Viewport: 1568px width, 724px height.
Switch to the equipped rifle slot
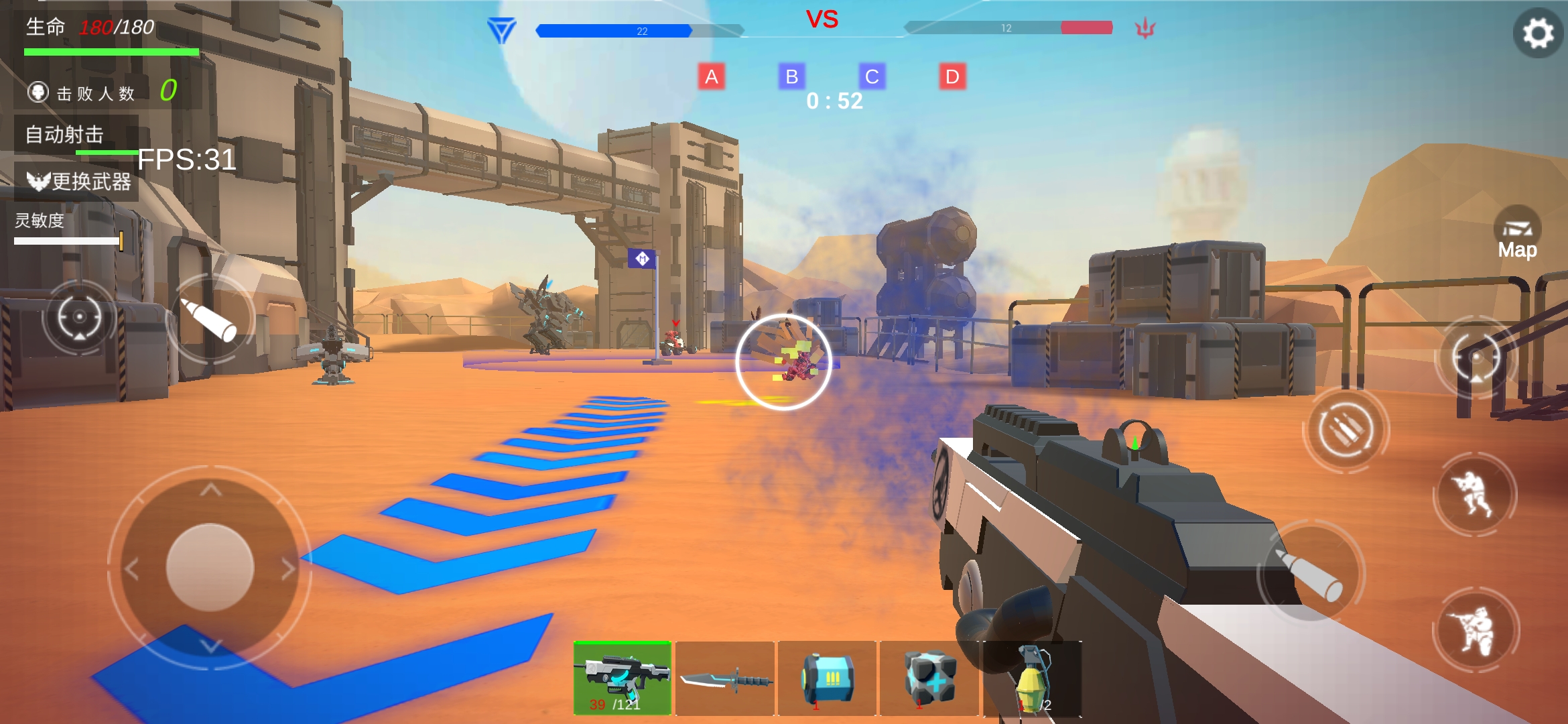623,677
